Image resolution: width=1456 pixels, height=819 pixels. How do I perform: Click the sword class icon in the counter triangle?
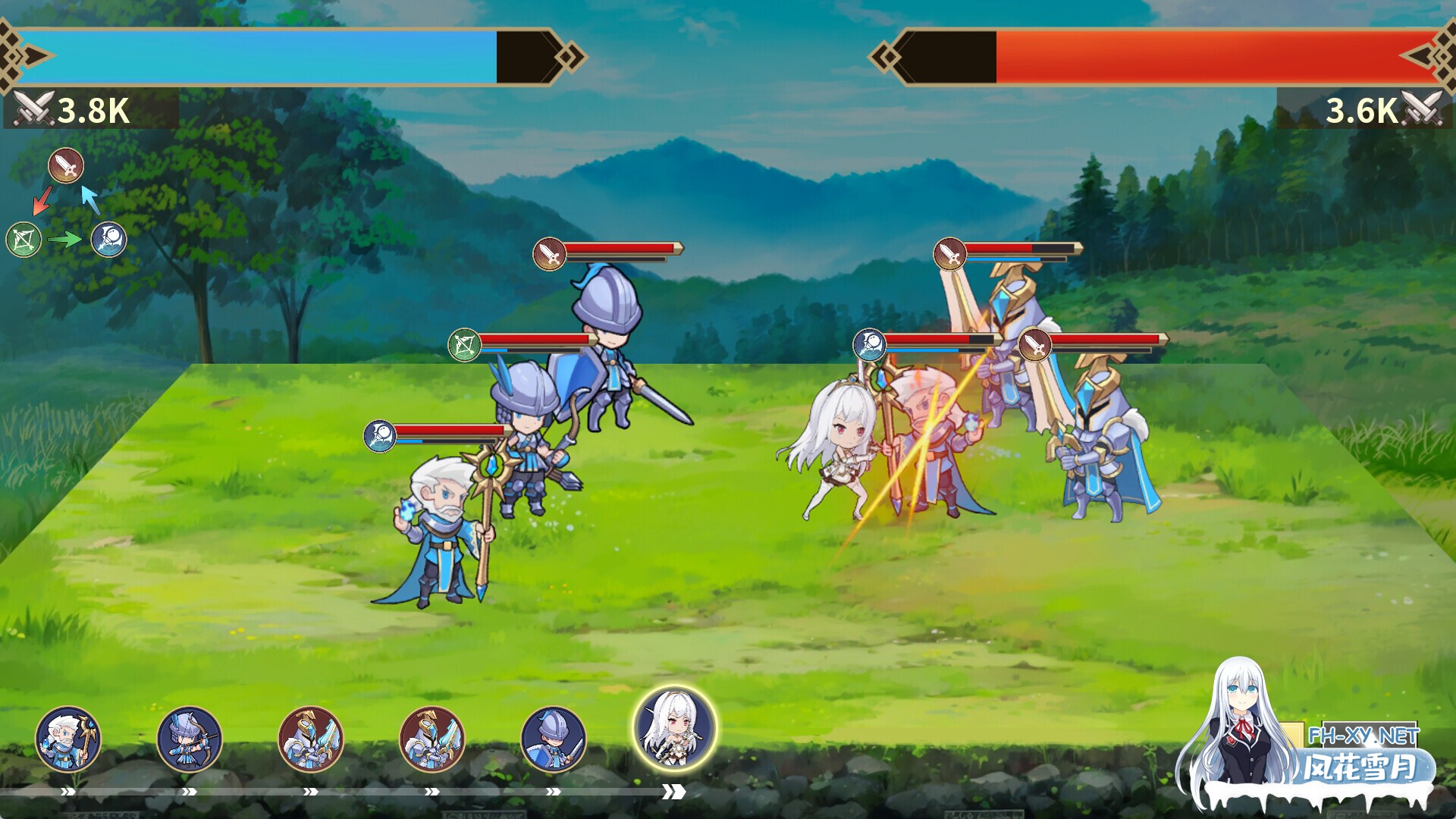66,165
